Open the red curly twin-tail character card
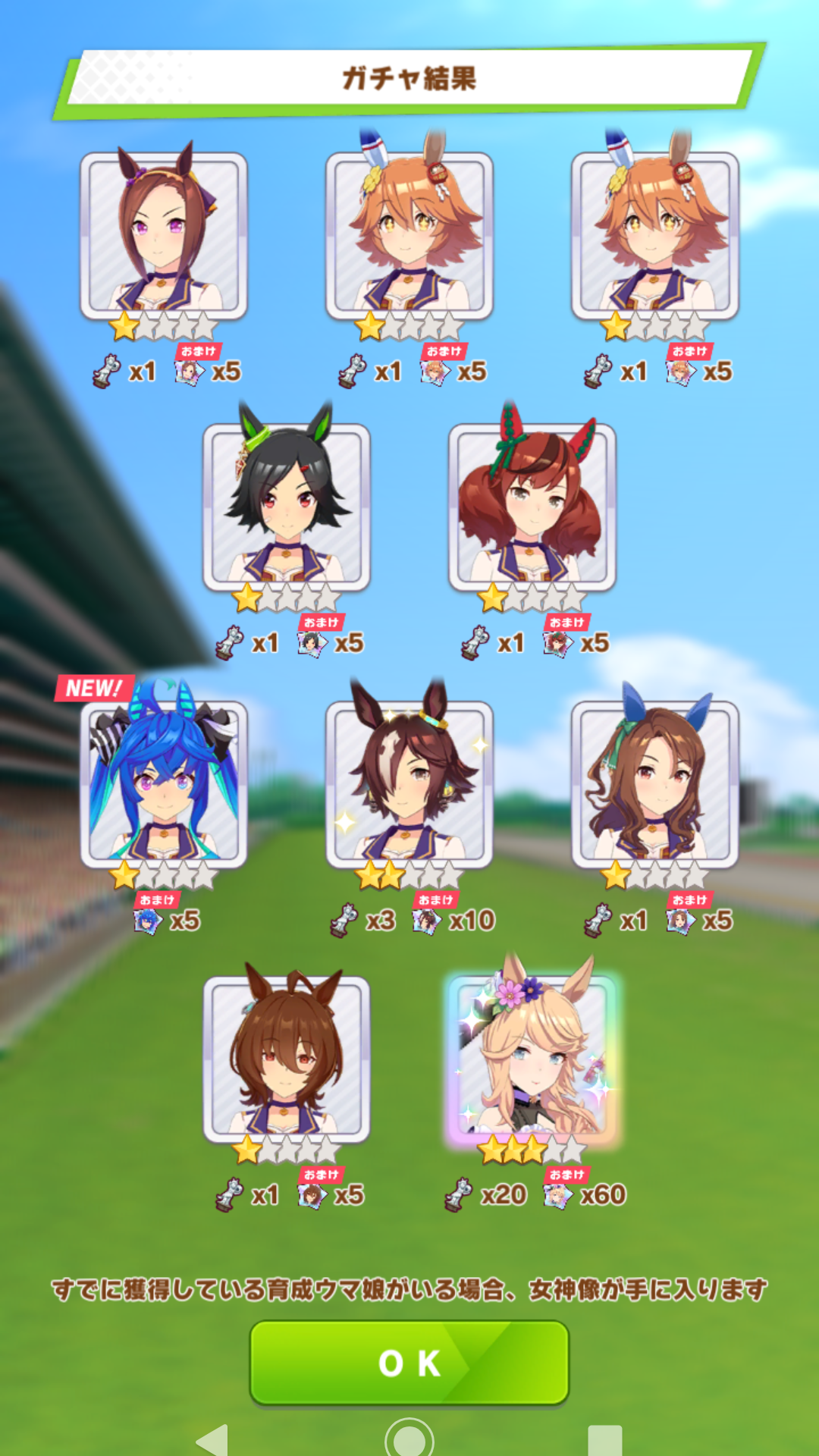Screen dimensions: 819x1456 pyautogui.click(x=532, y=507)
